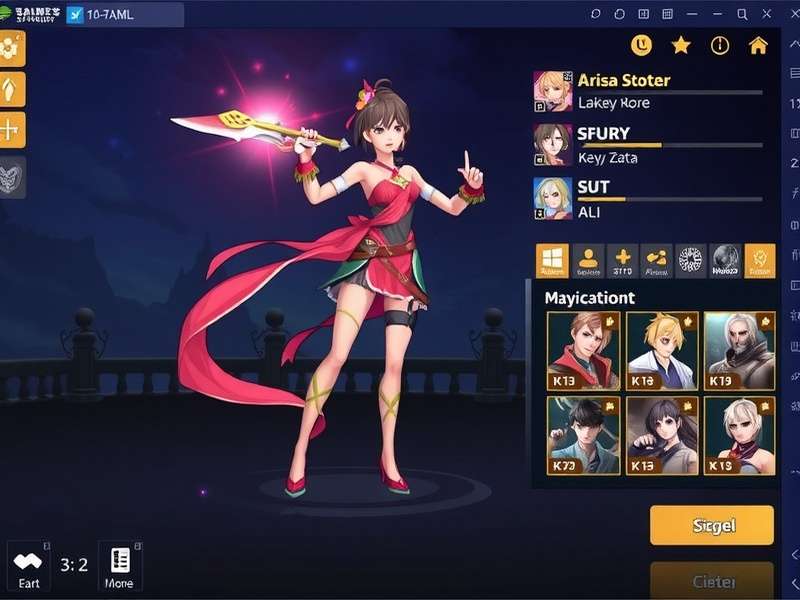Click the orange Sigel button
Viewport: 800px width, 600px height.
coord(711,525)
